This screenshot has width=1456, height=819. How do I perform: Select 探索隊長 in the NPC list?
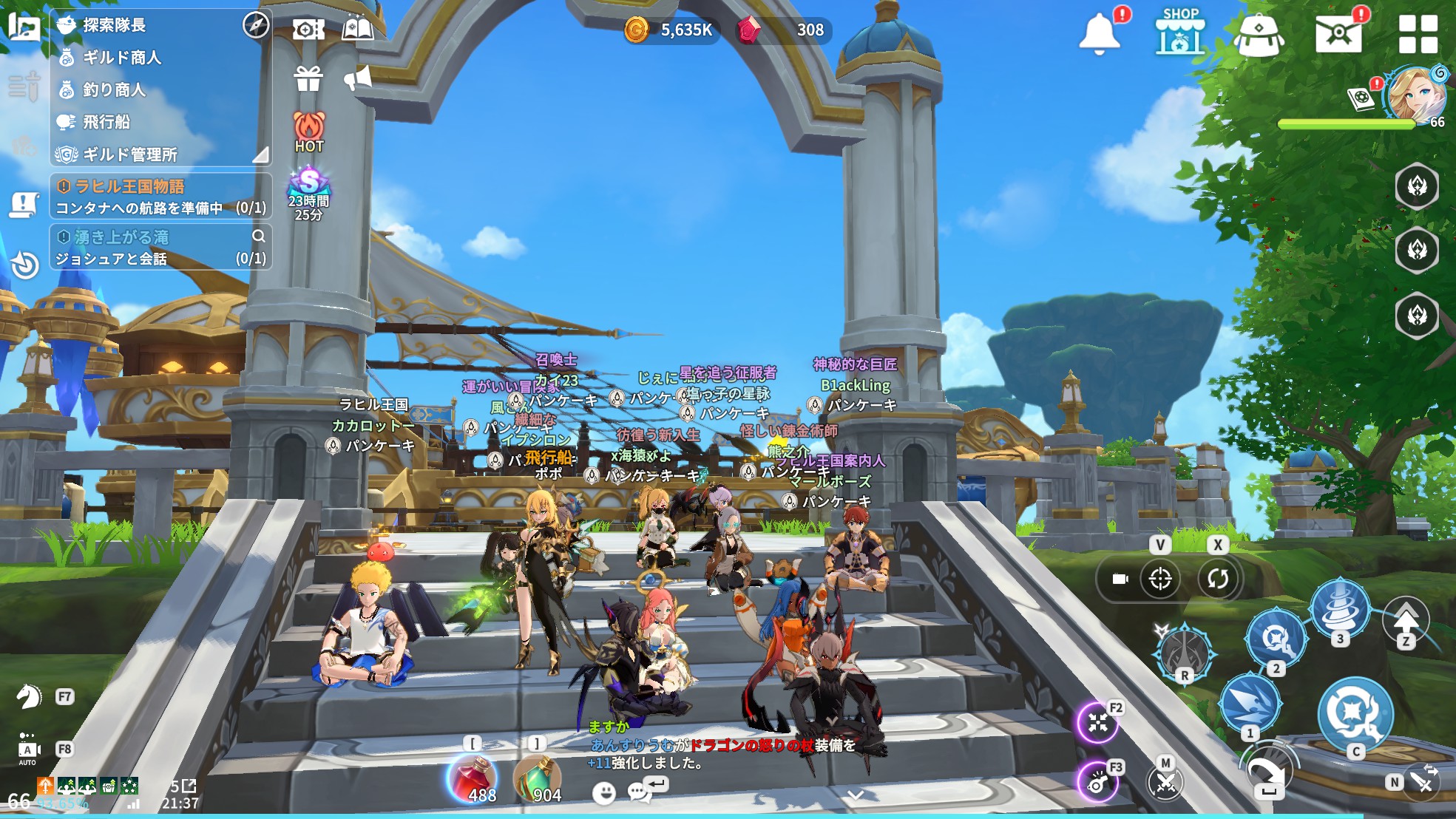coord(115,25)
